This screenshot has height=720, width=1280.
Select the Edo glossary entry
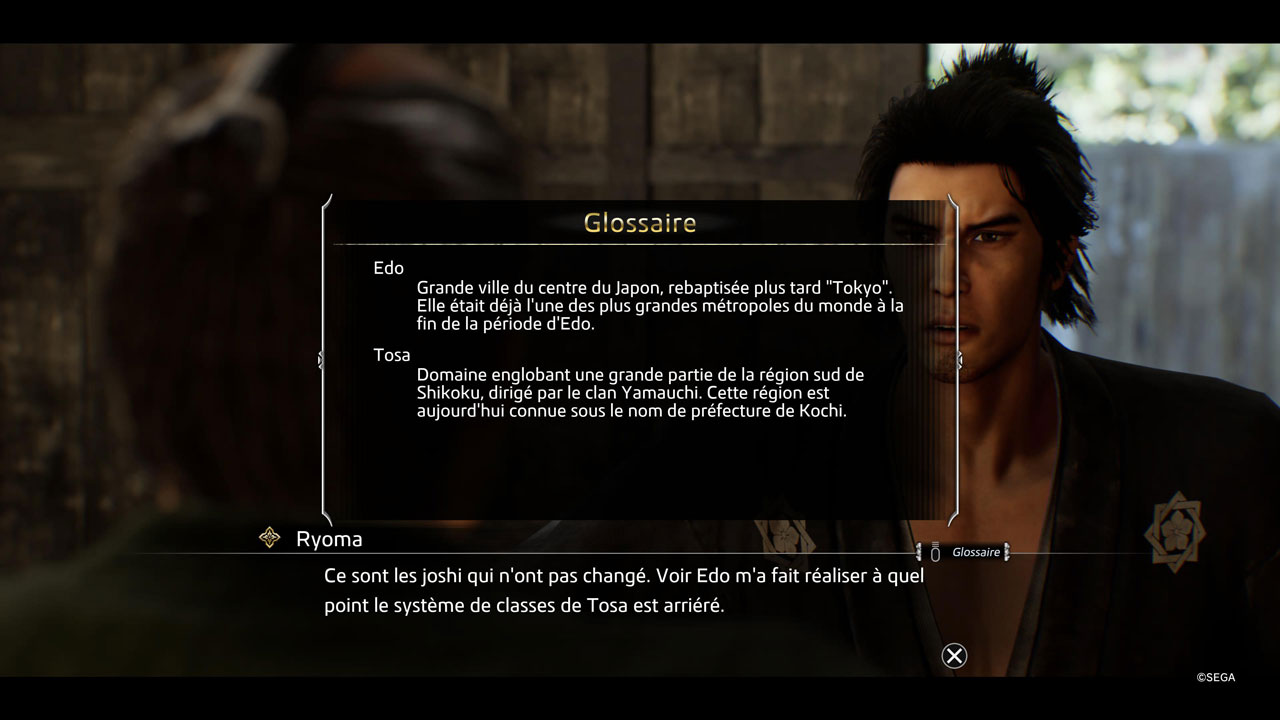[x=389, y=268]
